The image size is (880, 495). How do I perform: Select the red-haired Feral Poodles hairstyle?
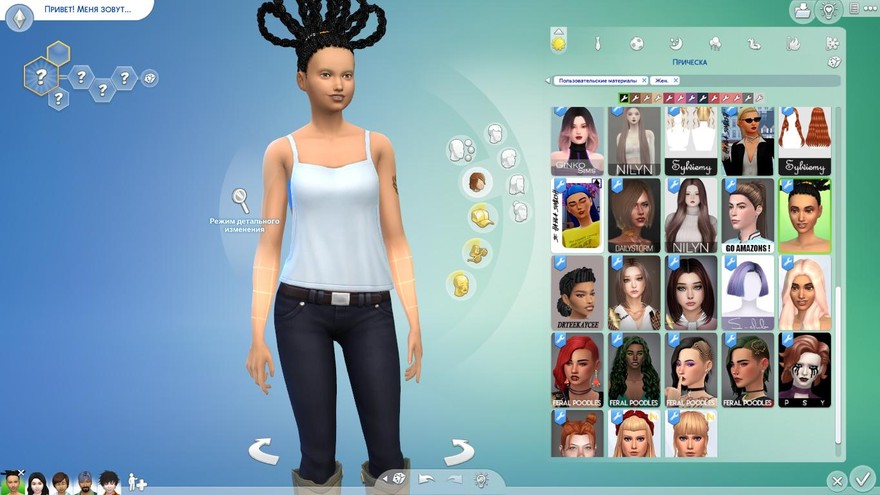(x=577, y=369)
